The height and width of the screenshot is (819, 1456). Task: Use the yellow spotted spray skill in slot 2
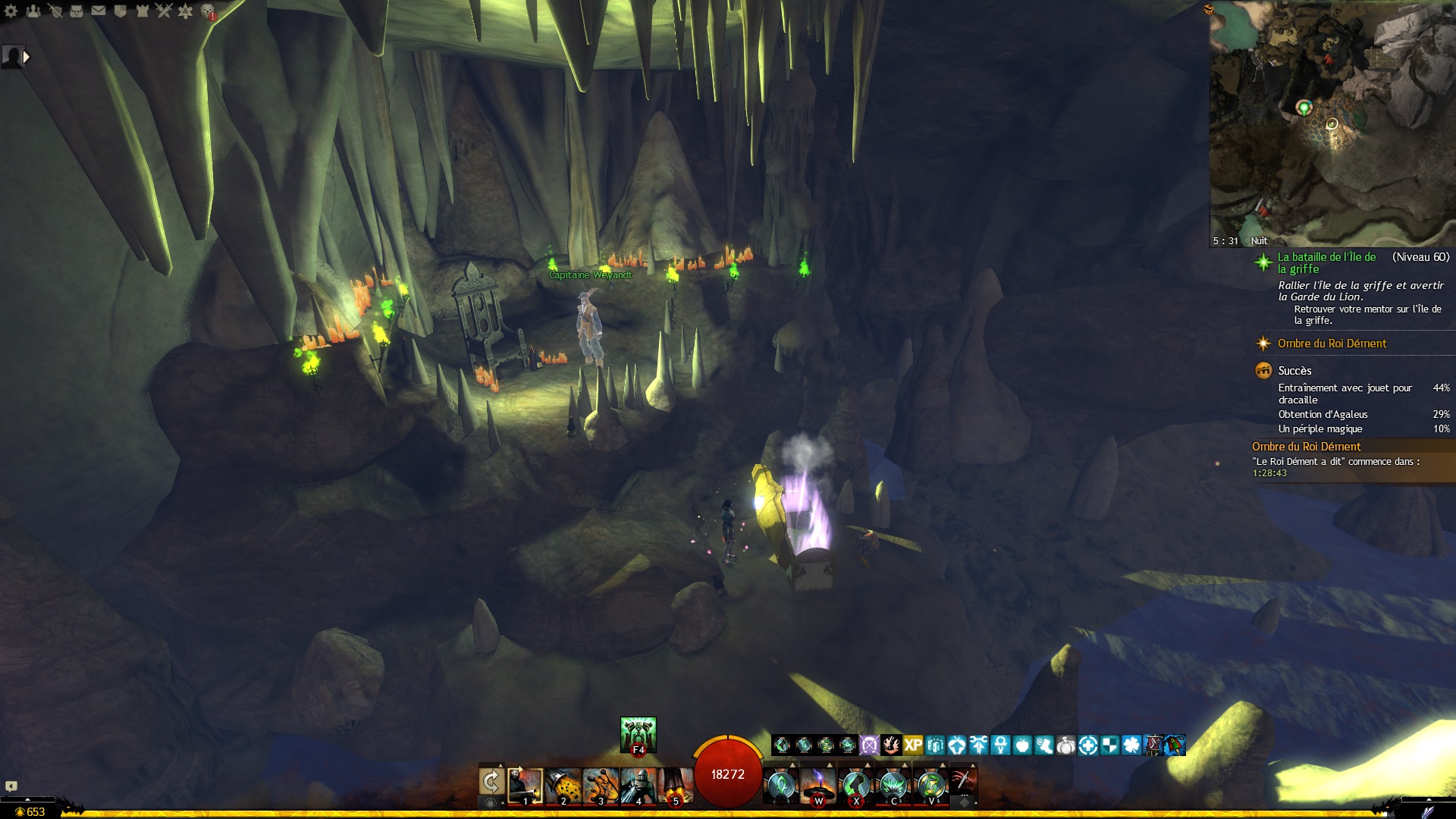point(563,786)
